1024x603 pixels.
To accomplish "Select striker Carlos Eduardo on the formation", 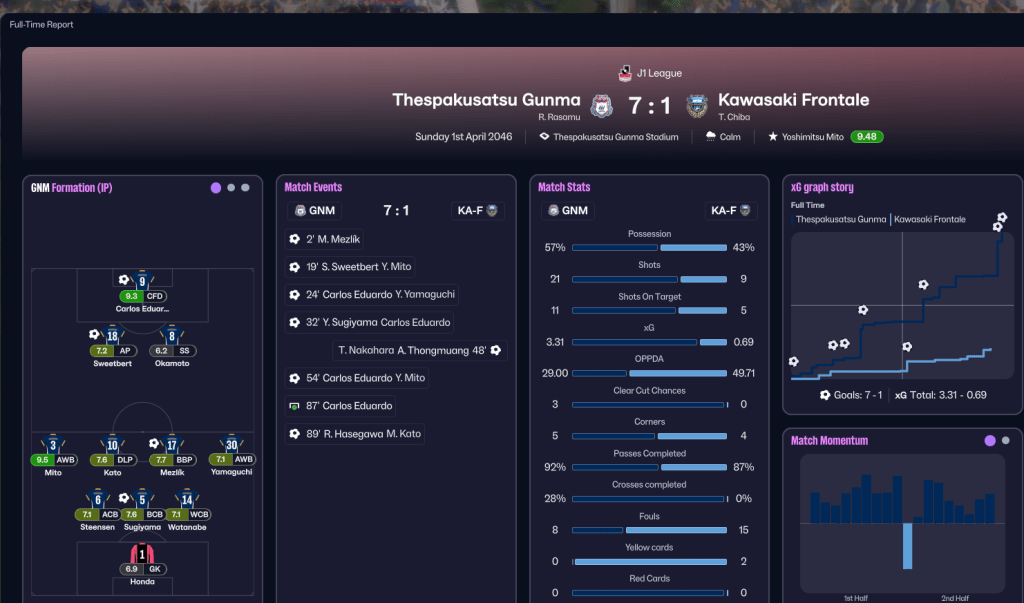I will coord(142,284).
